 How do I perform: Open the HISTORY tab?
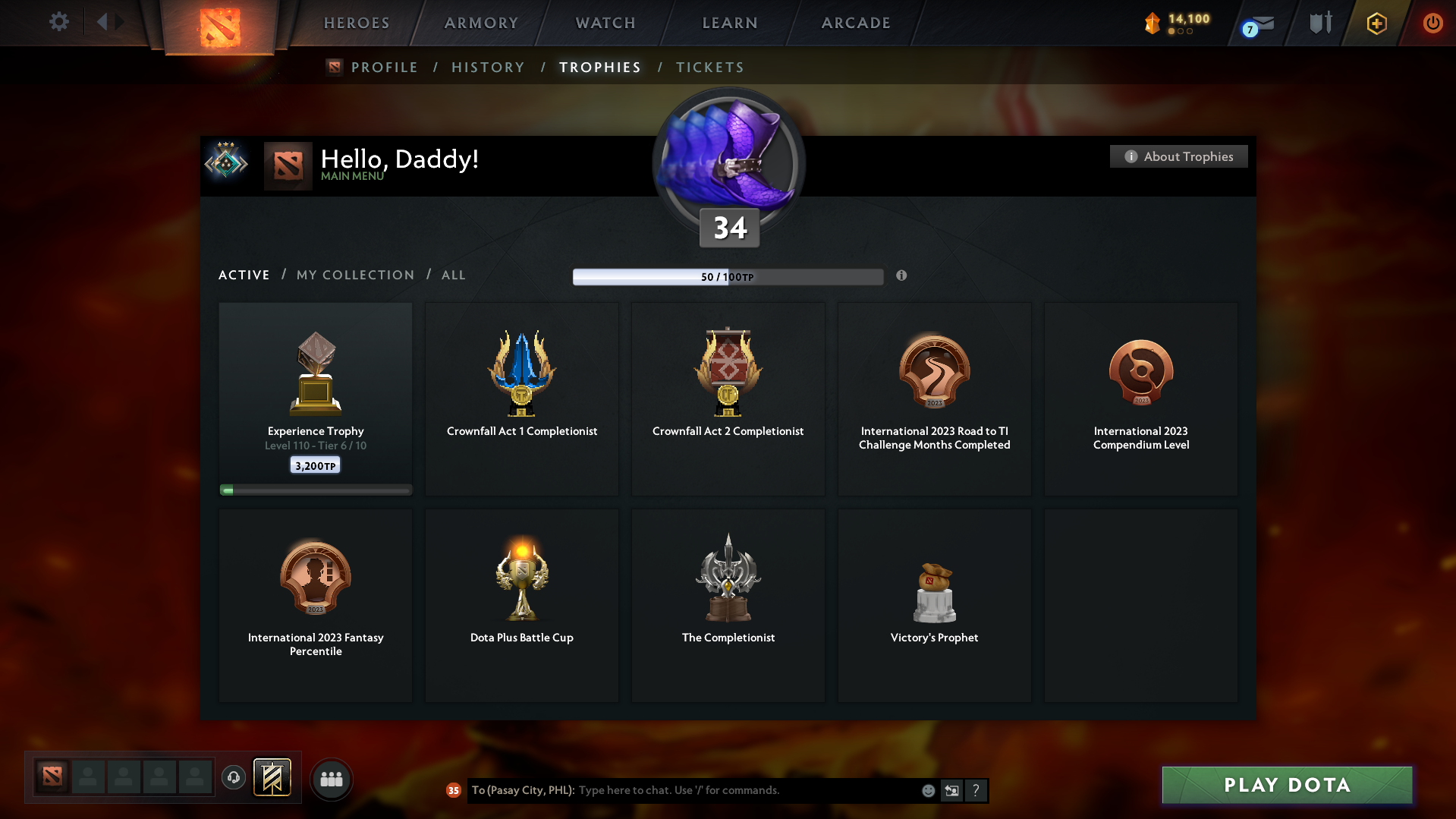pos(487,67)
